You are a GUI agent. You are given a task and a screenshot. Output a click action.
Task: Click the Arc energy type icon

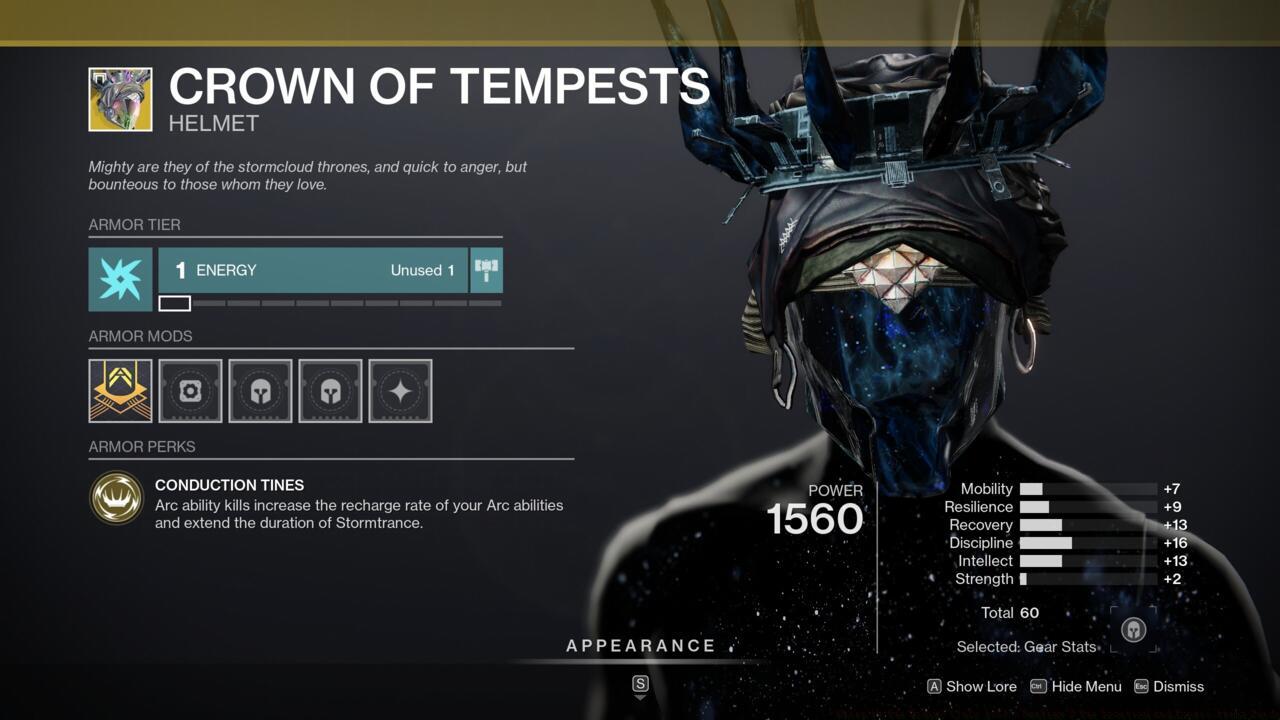pyautogui.click(x=120, y=280)
